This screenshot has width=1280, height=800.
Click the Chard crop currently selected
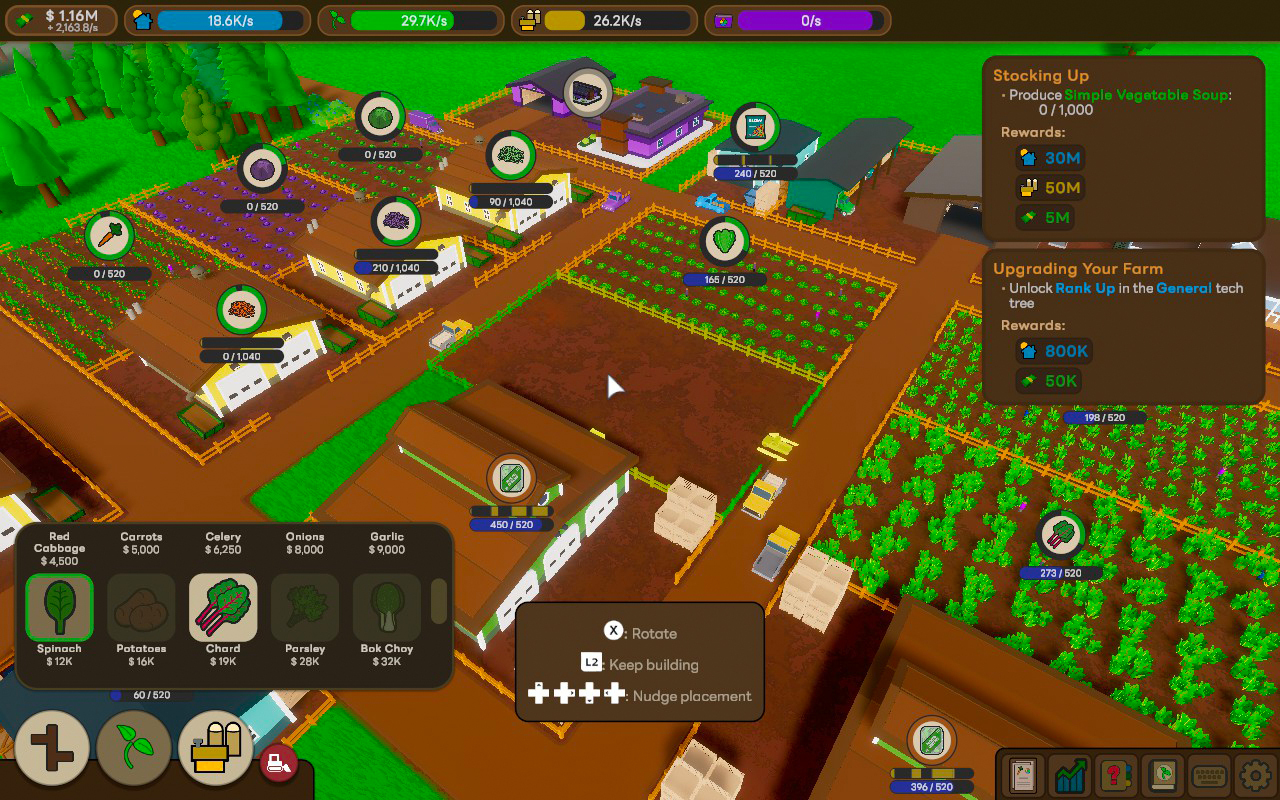(x=222, y=607)
